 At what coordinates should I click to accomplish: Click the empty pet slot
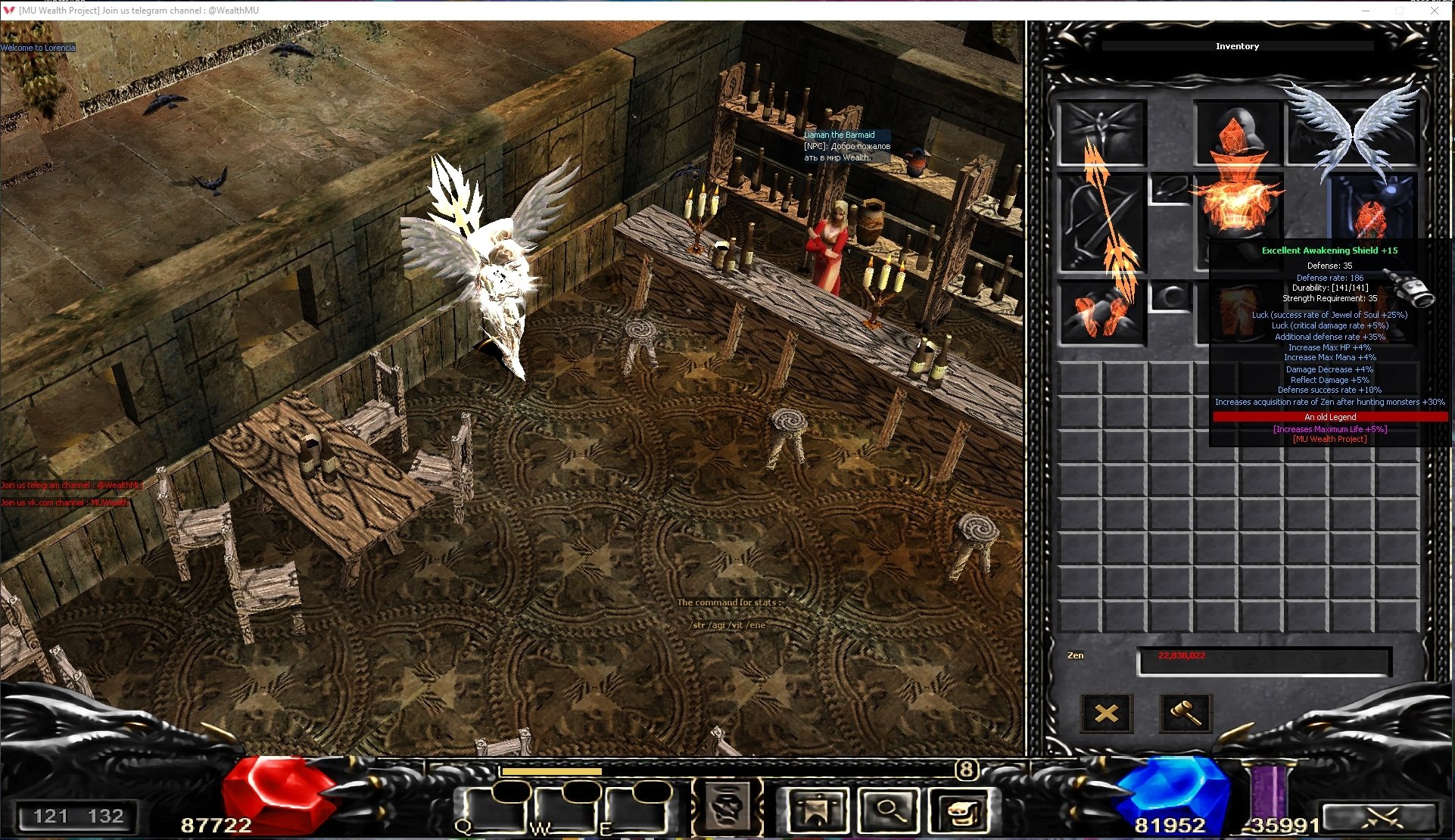point(1101,132)
